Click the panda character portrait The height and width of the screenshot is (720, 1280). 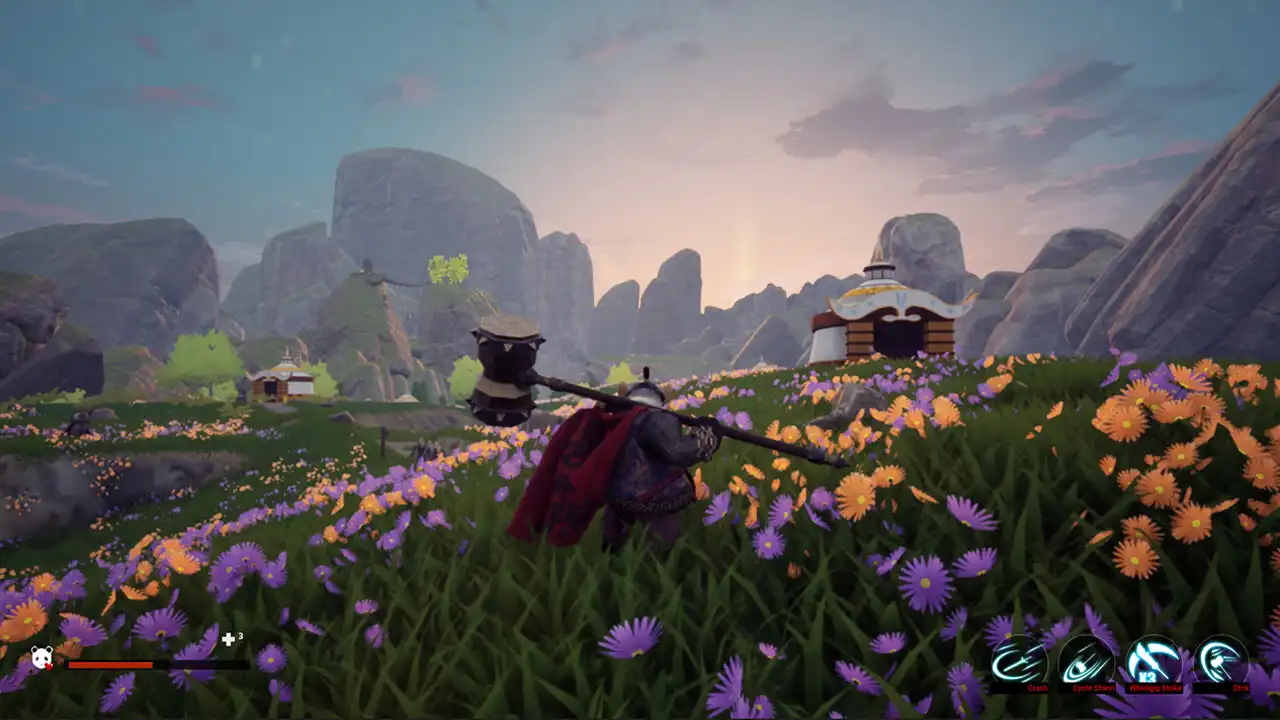(x=42, y=657)
